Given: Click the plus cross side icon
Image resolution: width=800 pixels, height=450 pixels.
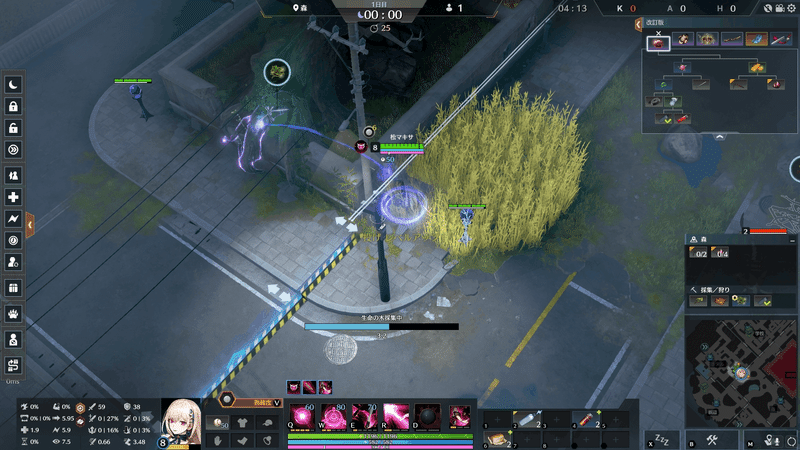Looking at the screenshot, I should pos(14,197).
